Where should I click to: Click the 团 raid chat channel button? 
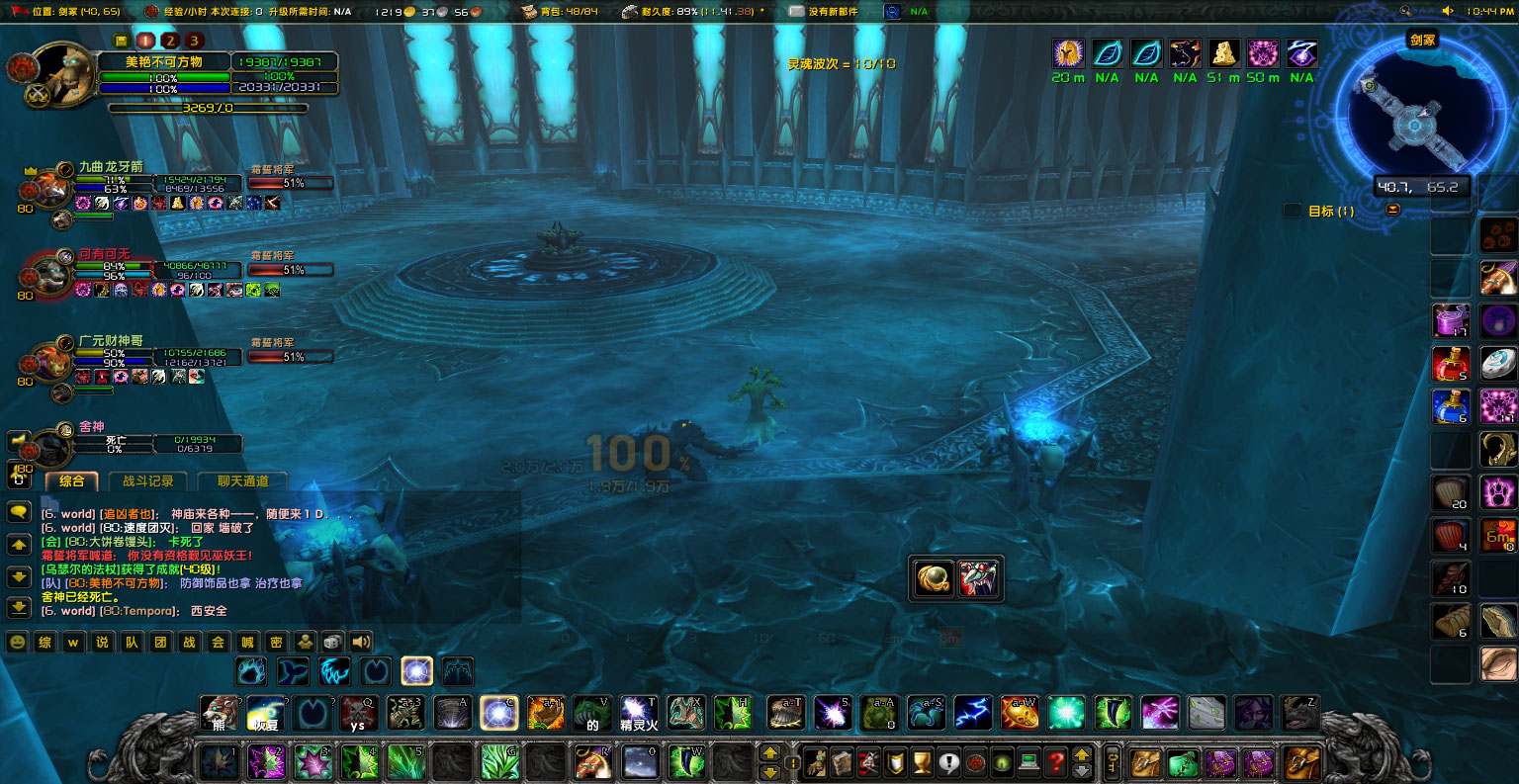pos(158,642)
